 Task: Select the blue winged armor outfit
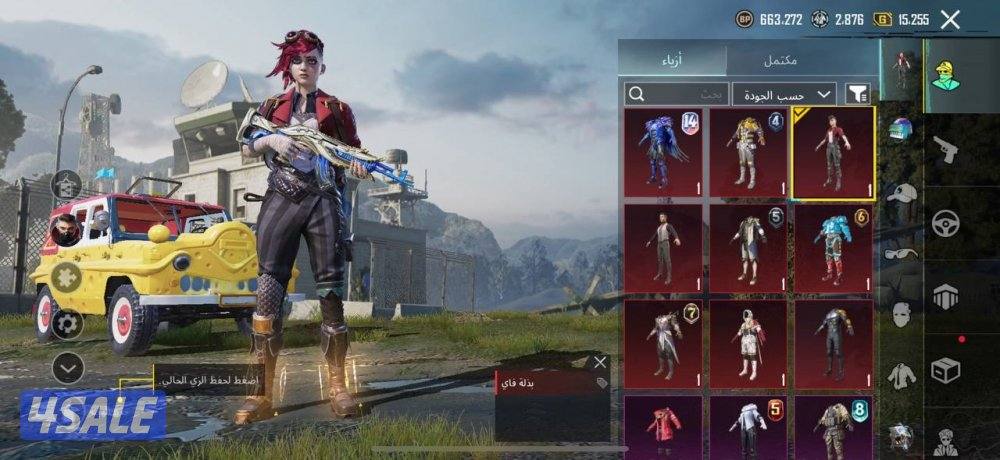point(662,152)
